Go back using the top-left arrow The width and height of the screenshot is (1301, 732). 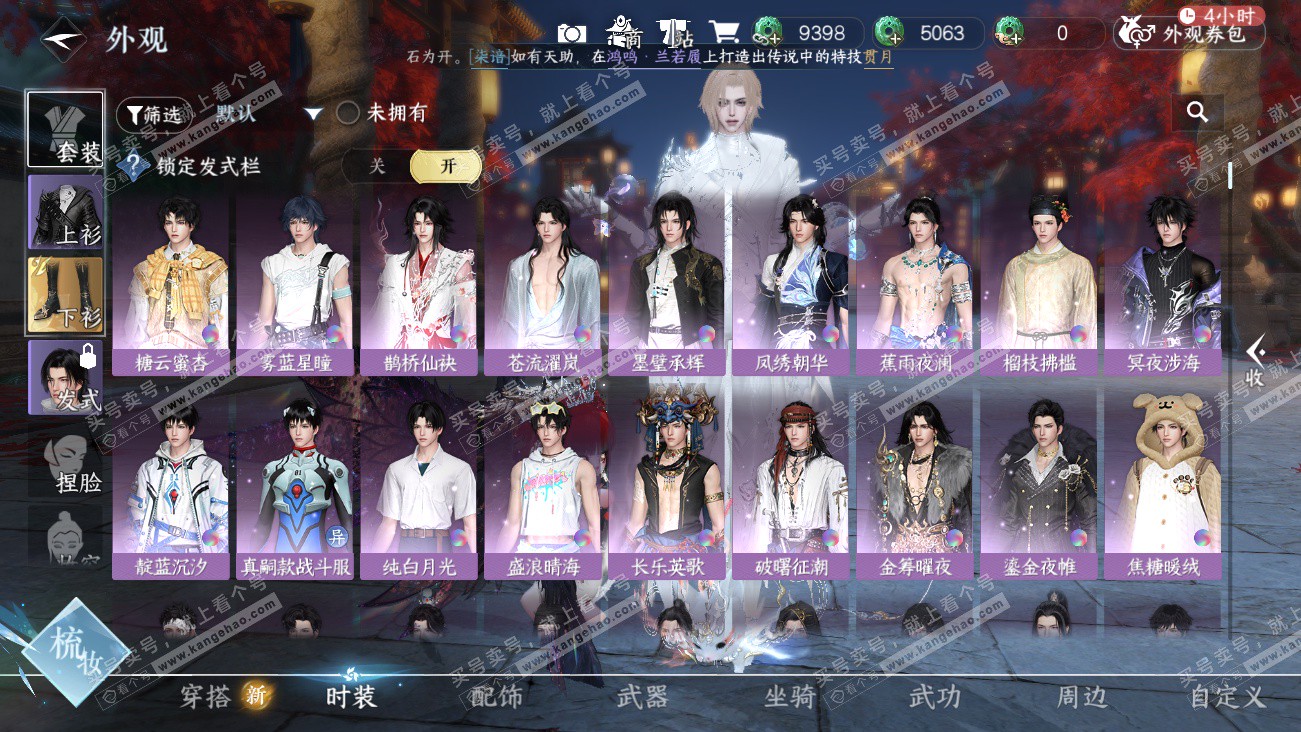click(61, 39)
